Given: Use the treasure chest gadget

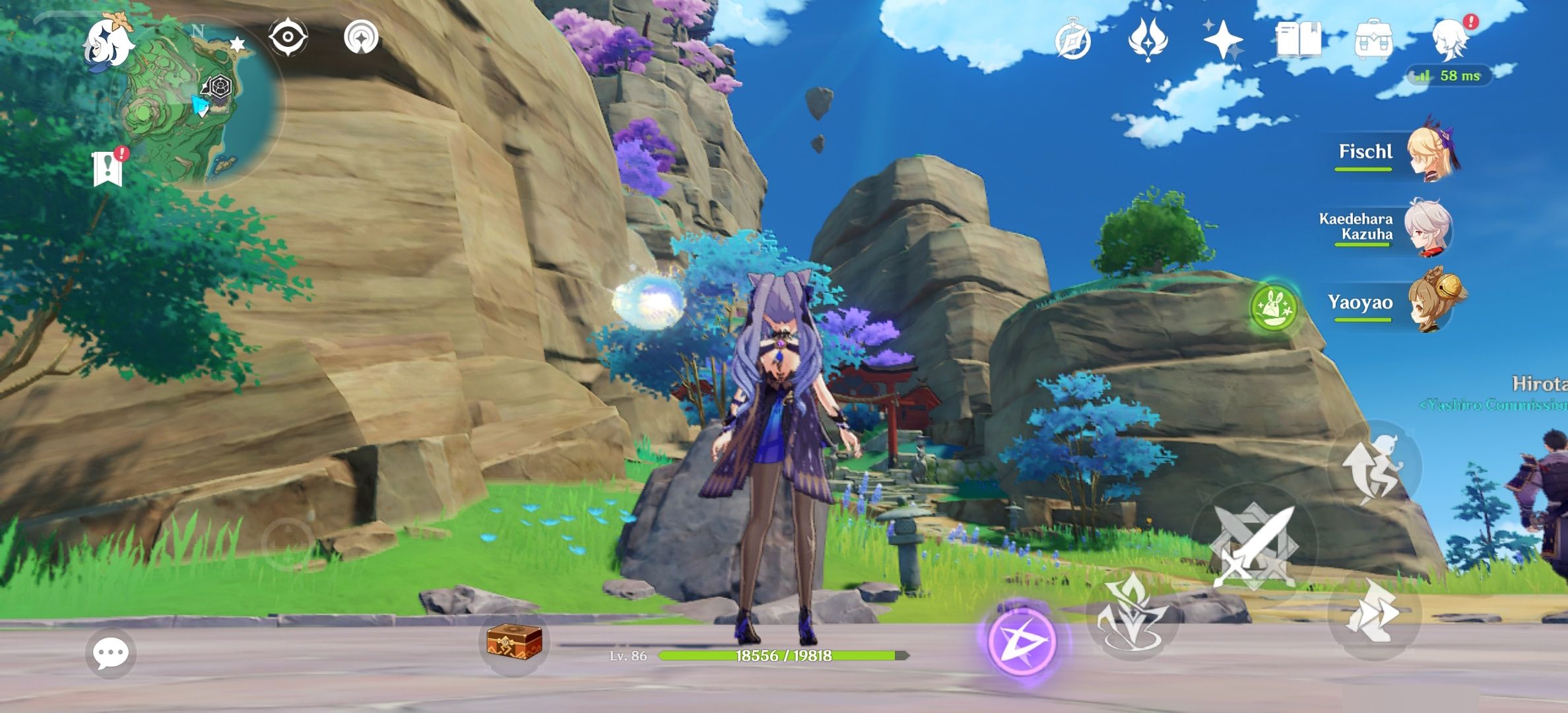Looking at the screenshot, I should [514, 642].
